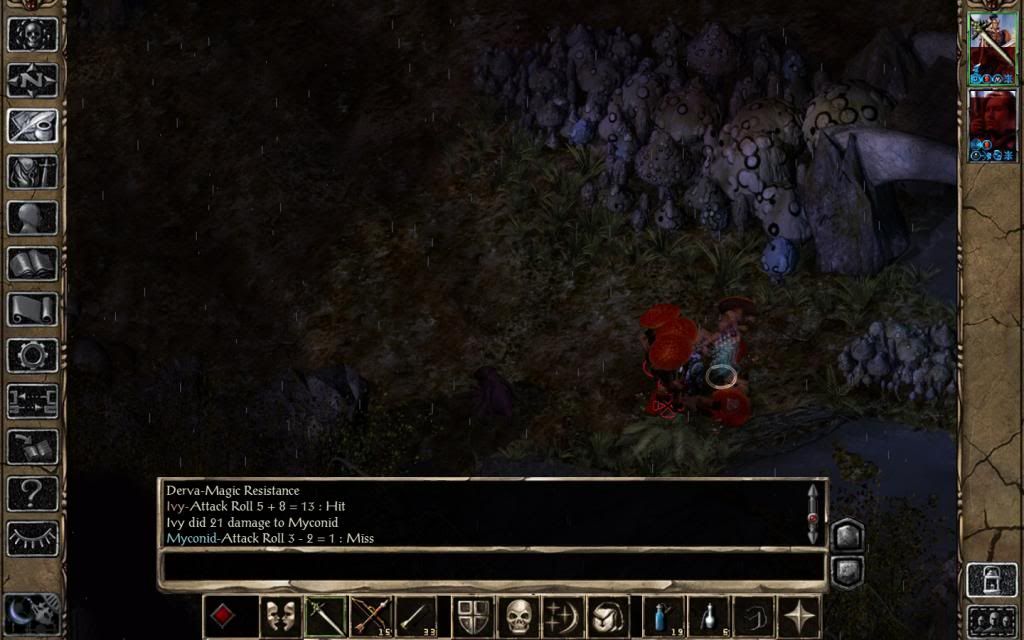Equip the sword quick weapon slot
Screen dimensions: 1024x640
coord(325,617)
